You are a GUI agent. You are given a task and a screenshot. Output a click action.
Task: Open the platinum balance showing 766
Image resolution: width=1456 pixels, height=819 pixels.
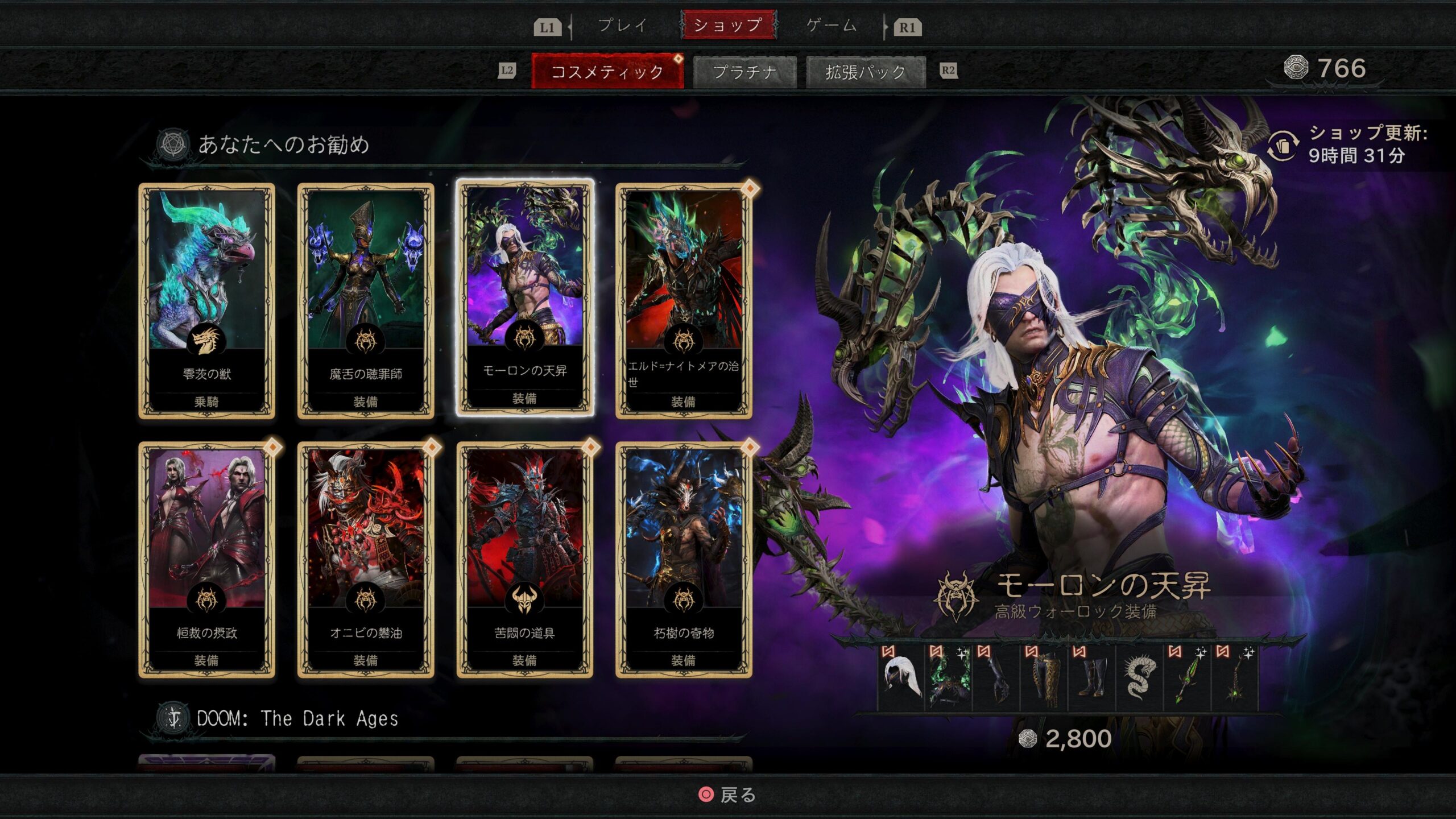click(x=1326, y=69)
